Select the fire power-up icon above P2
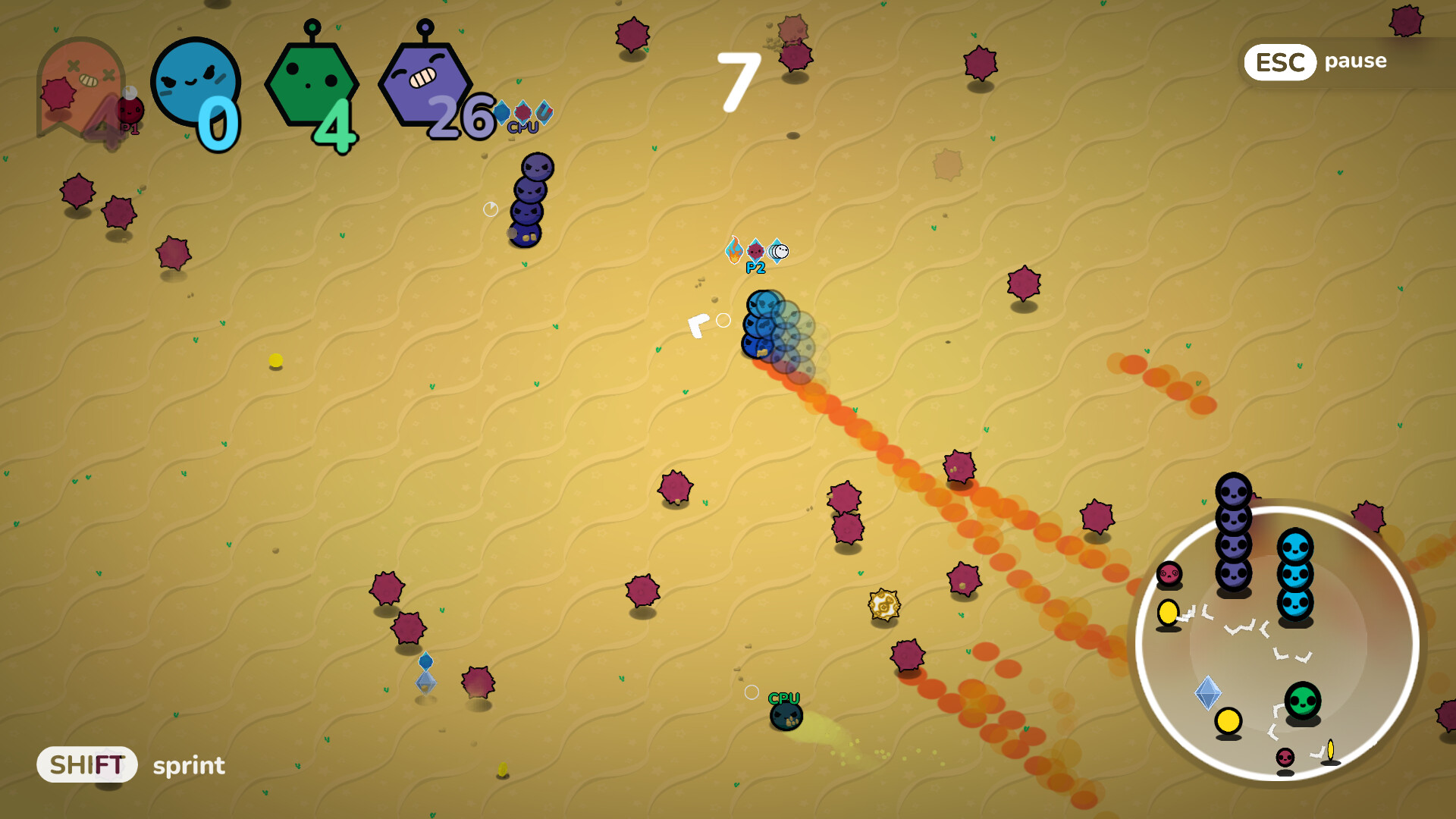 pyautogui.click(x=734, y=249)
